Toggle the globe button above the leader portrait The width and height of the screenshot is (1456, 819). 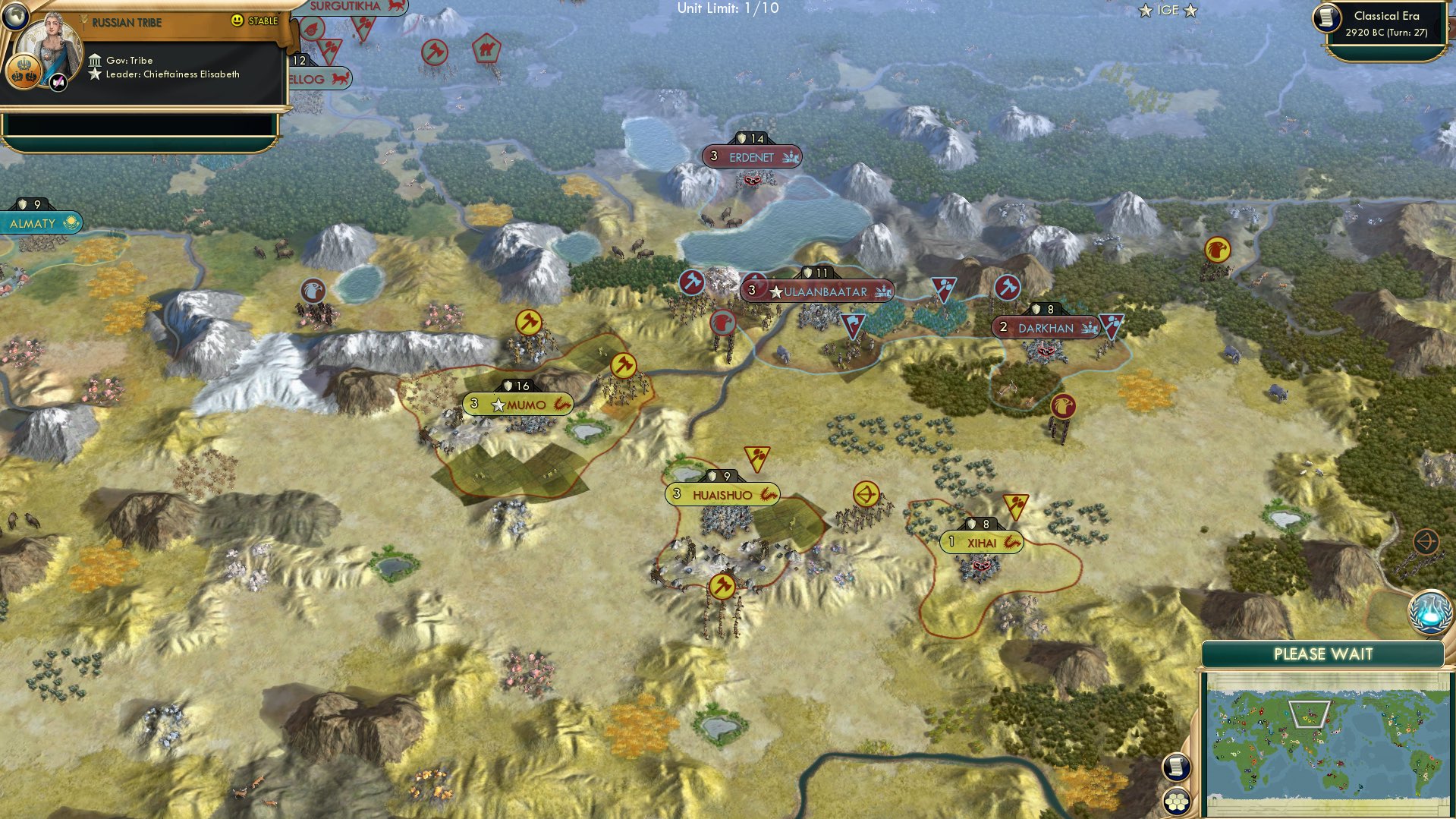click(x=17, y=15)
